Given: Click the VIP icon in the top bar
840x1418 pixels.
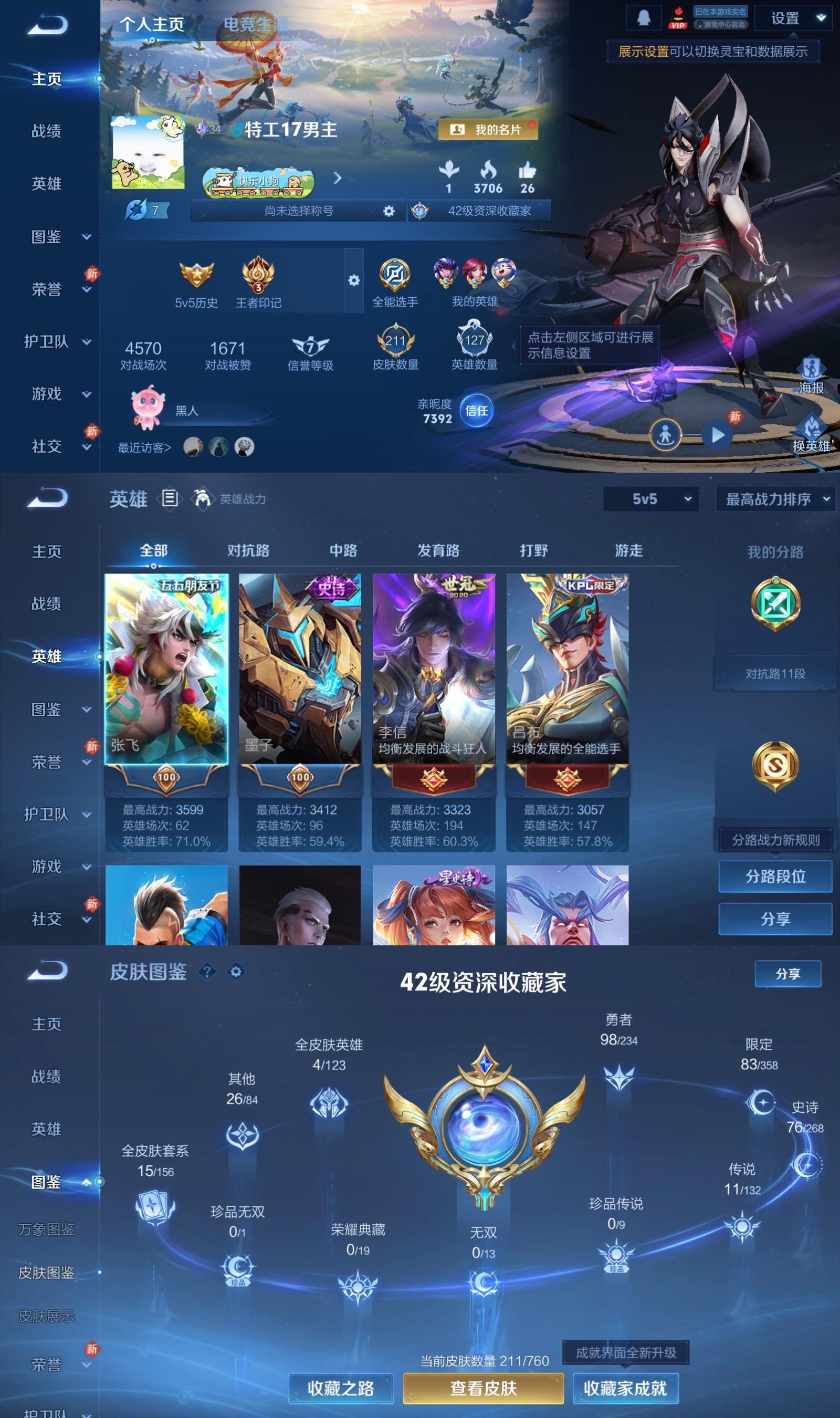Looking at the screenshot, I should coord(678,17).
